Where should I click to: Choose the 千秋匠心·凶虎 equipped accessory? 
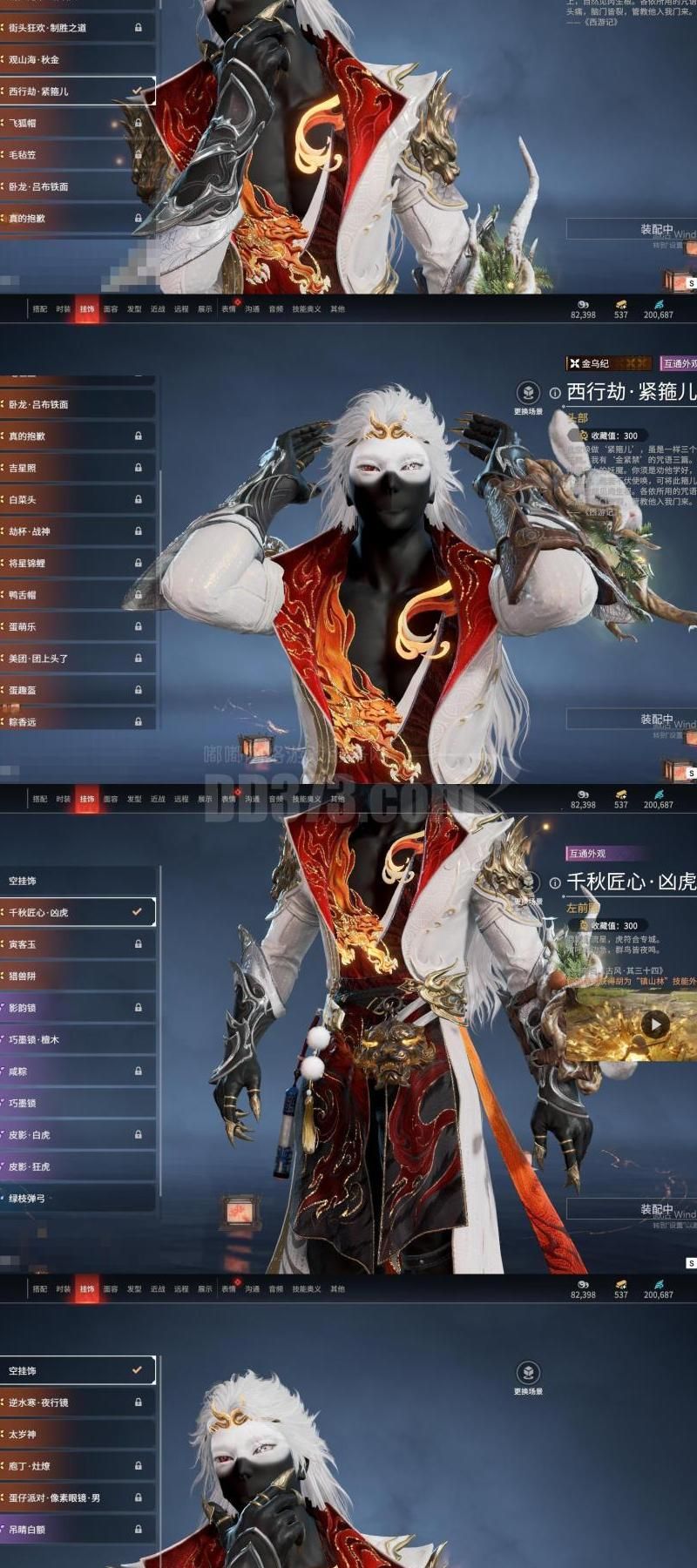[77, 912]
